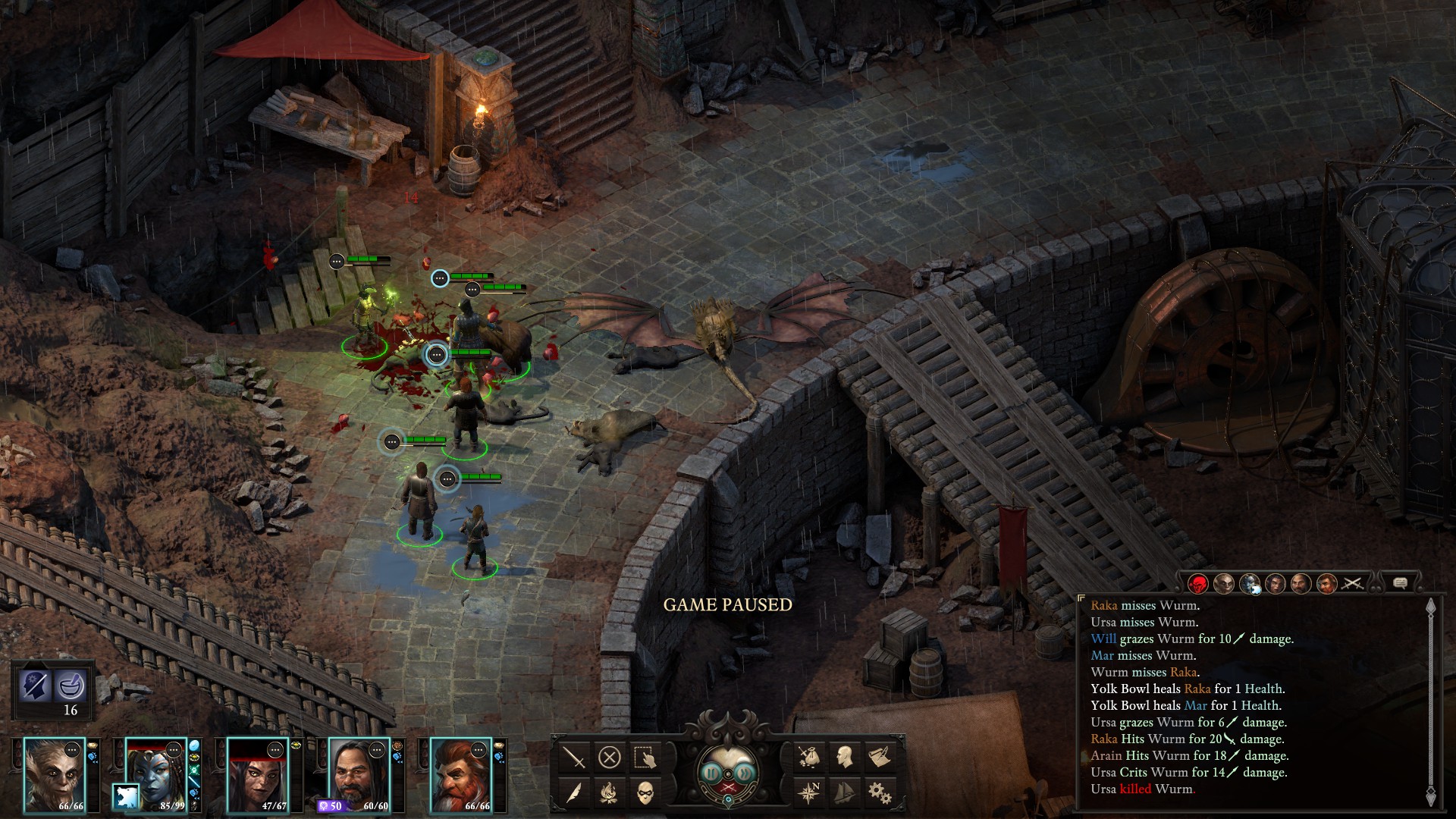Open the feather quill icon
1456x819 pixels.
pyautogui.click(x=574, y=792)
